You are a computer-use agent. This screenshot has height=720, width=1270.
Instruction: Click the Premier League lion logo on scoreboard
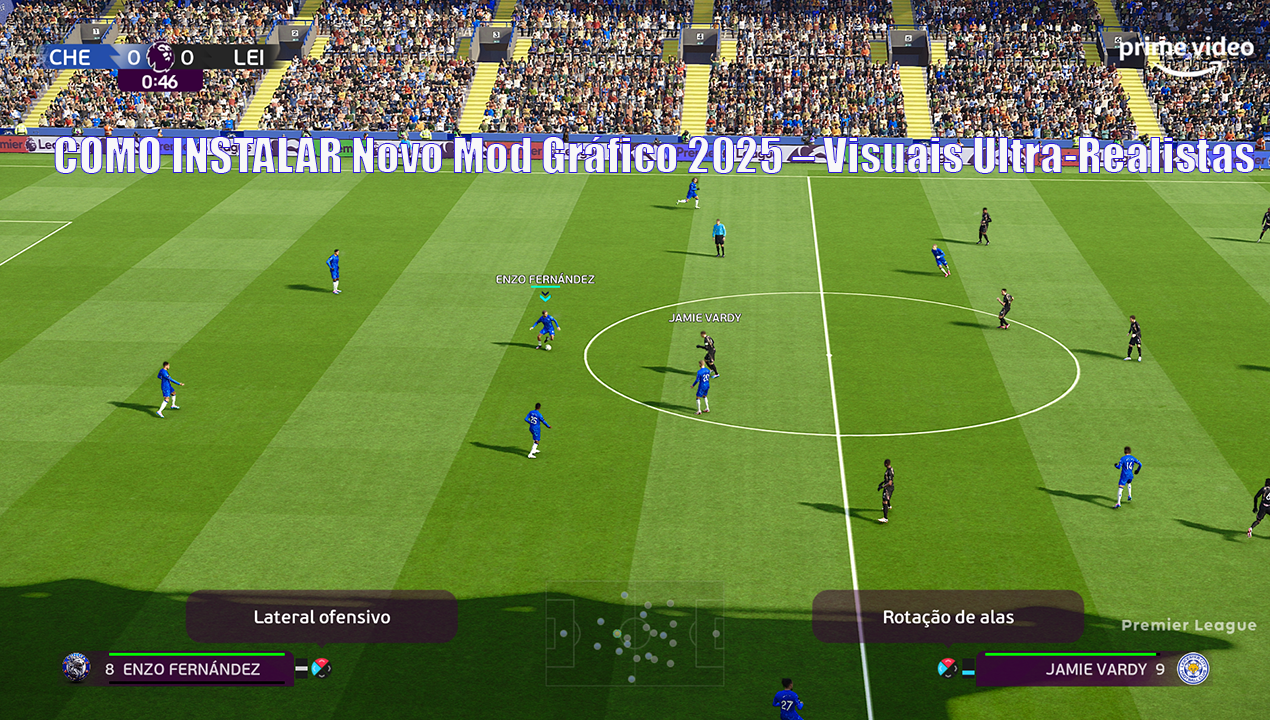click(x=160, y=56)
